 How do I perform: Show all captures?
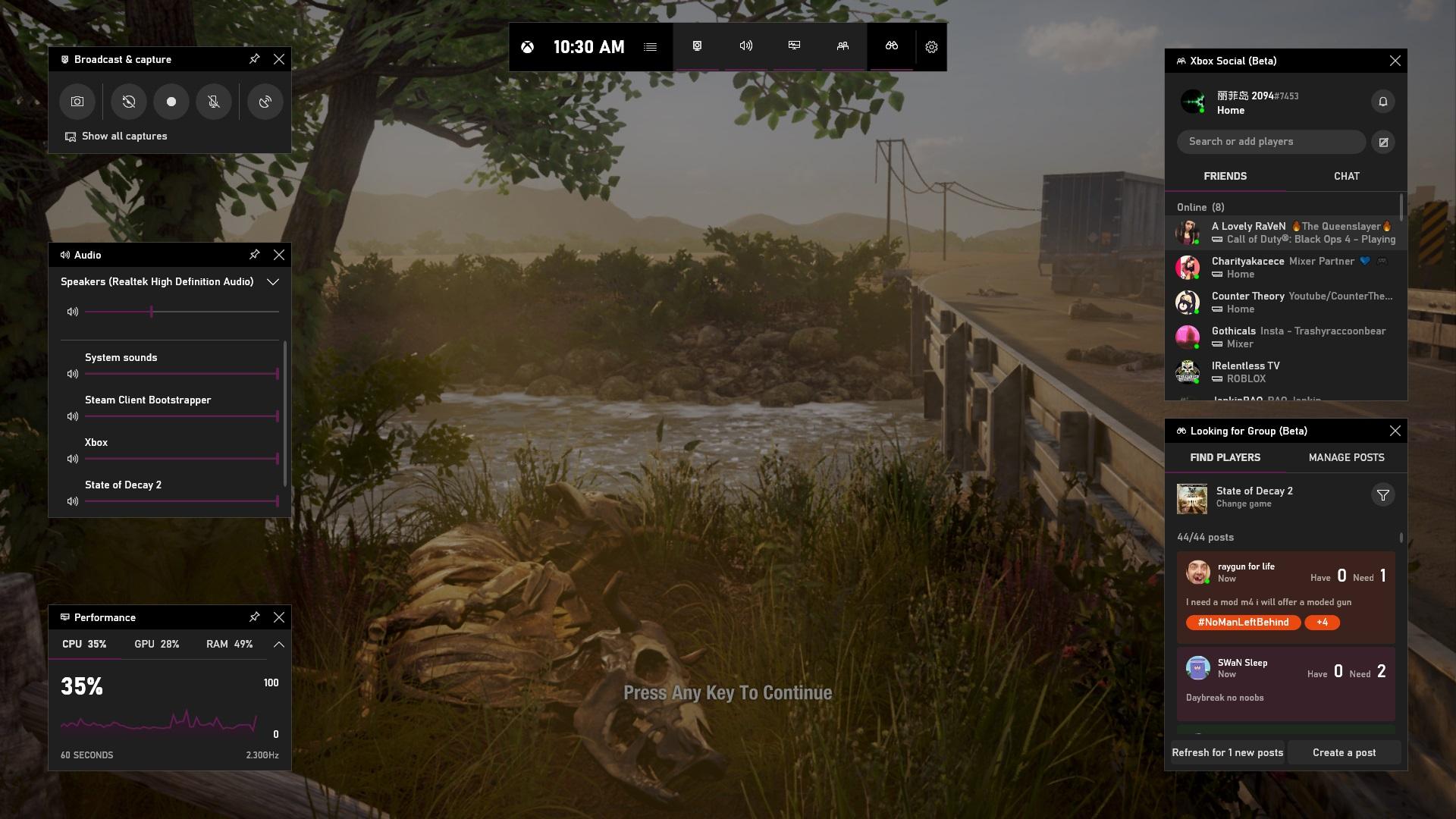124,136
